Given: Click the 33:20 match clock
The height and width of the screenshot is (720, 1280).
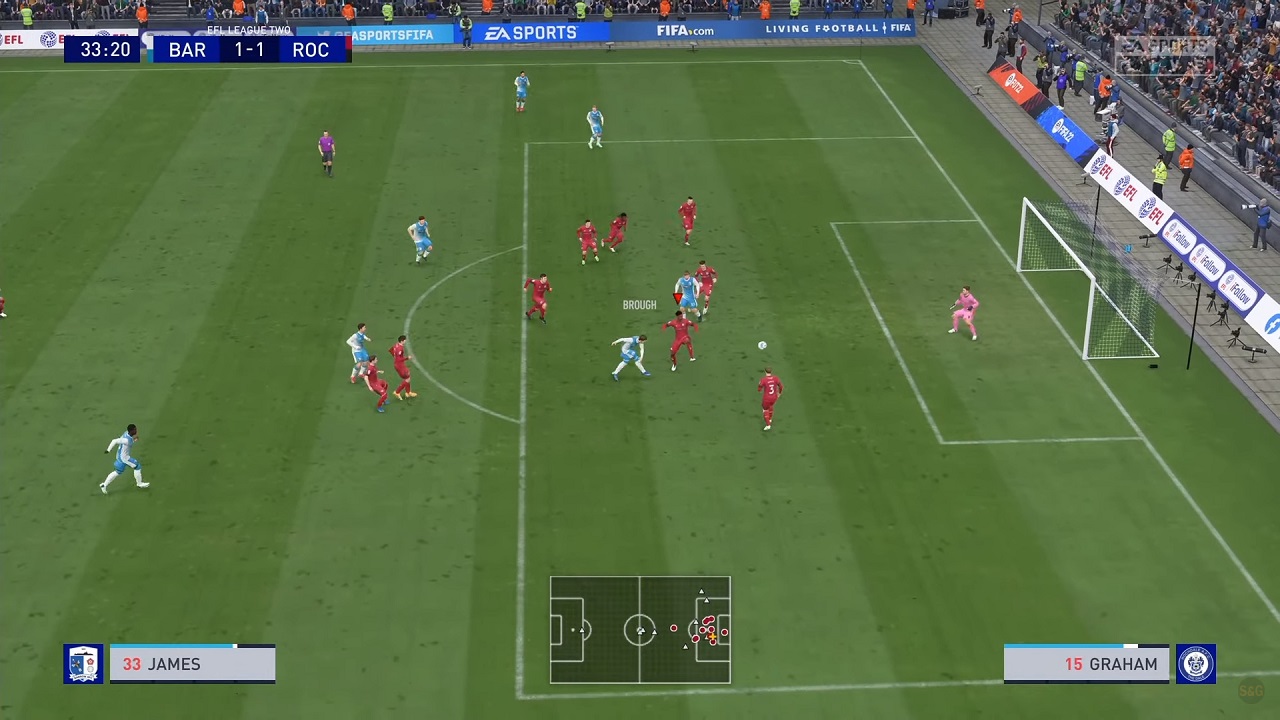Looking at the screenshot, I should pos(105,50).
